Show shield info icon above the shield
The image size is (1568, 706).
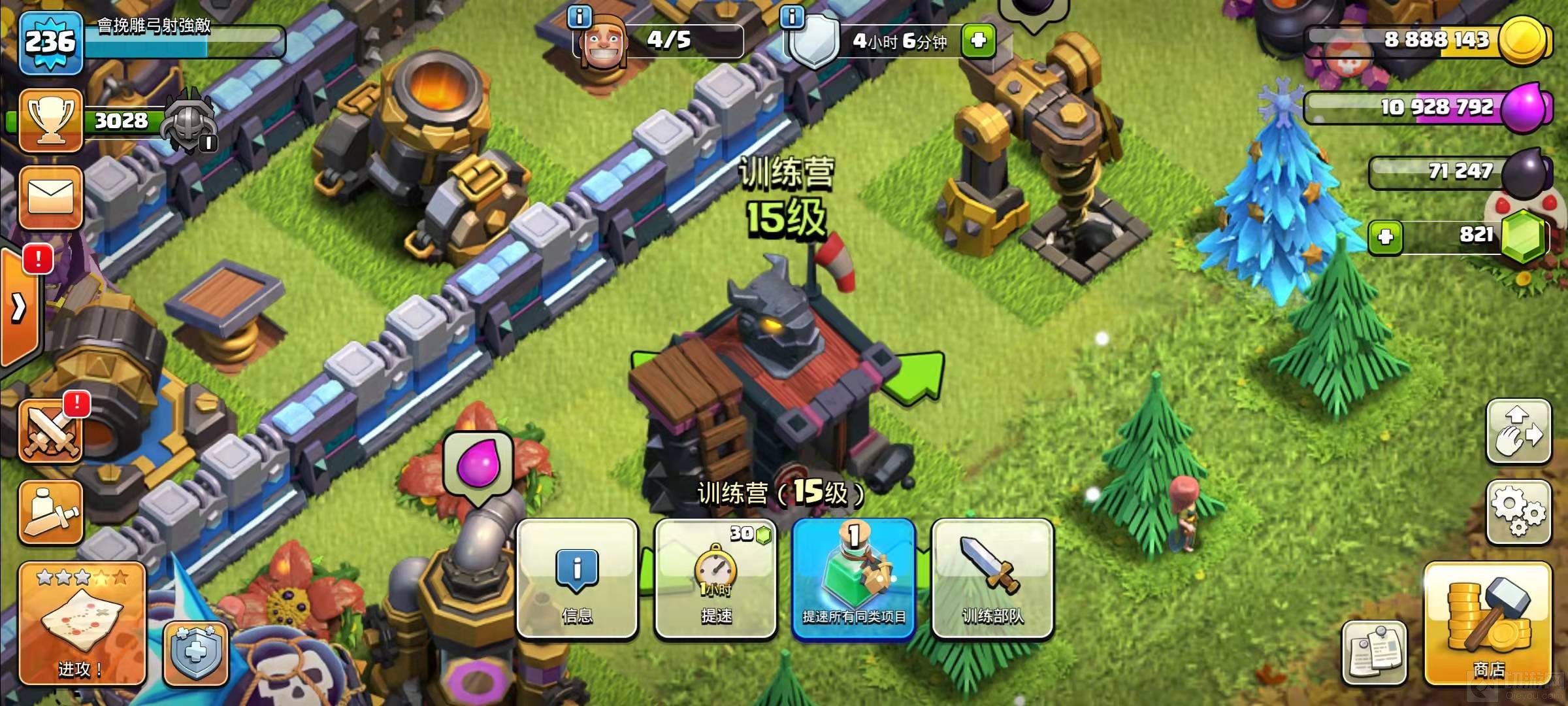[x=792, y=16]
